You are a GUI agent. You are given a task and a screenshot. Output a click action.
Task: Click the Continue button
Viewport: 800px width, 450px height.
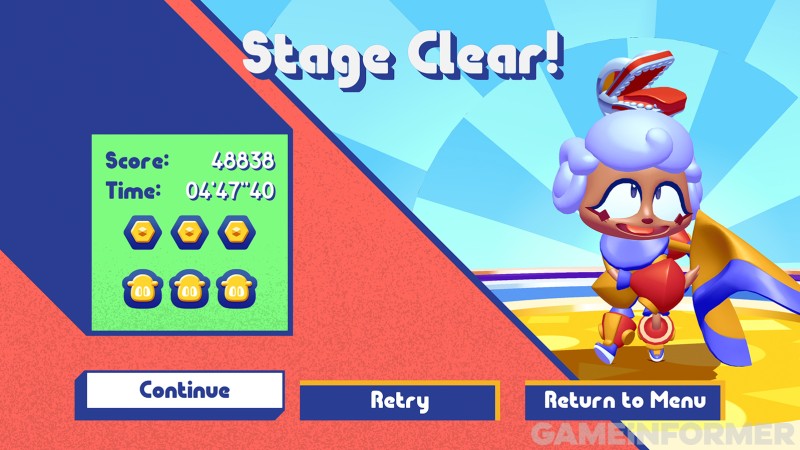coord(184,391)
